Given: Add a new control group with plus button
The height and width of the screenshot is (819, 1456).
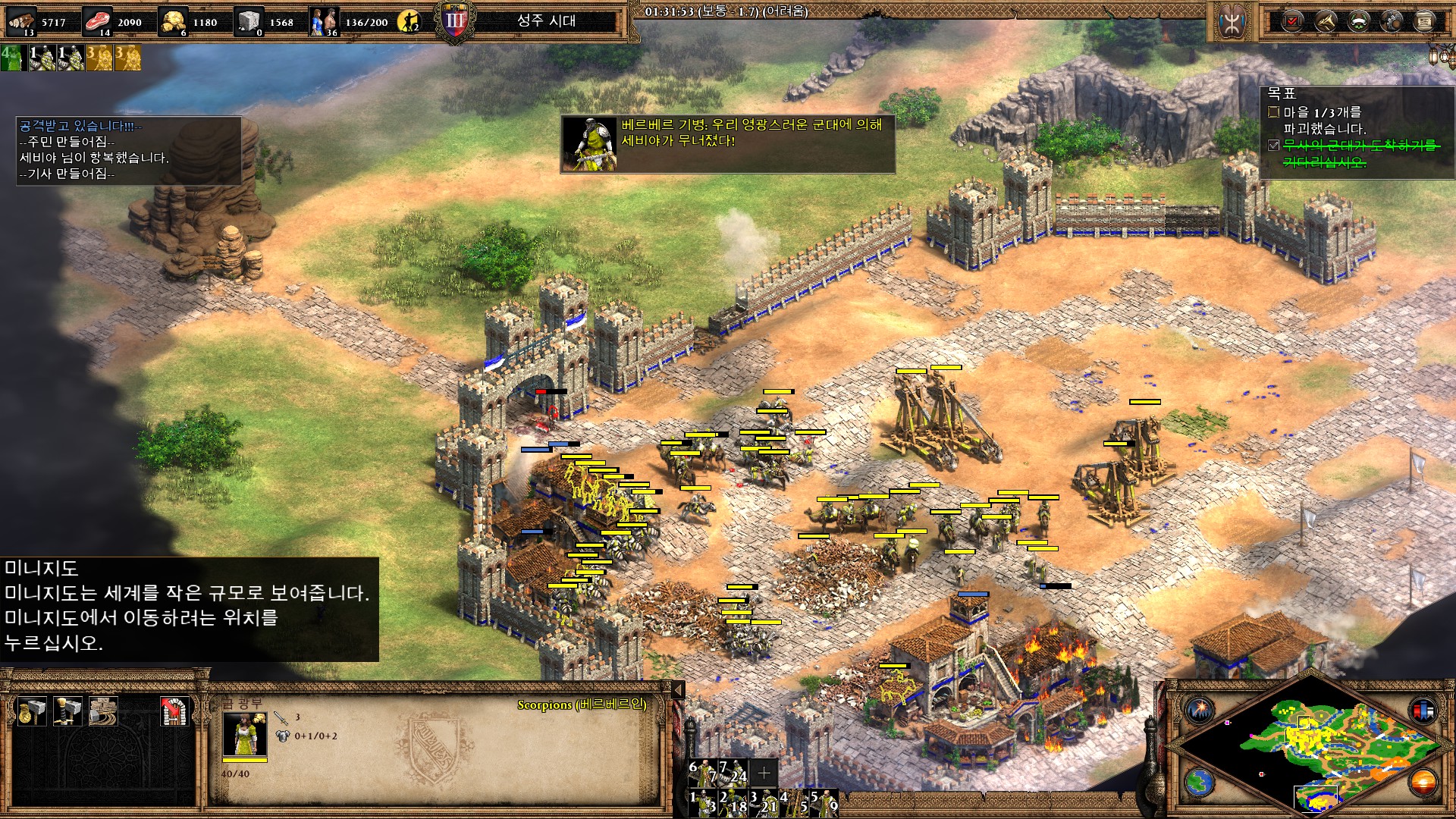Looking at the screenshot, I should click(764, 772).
